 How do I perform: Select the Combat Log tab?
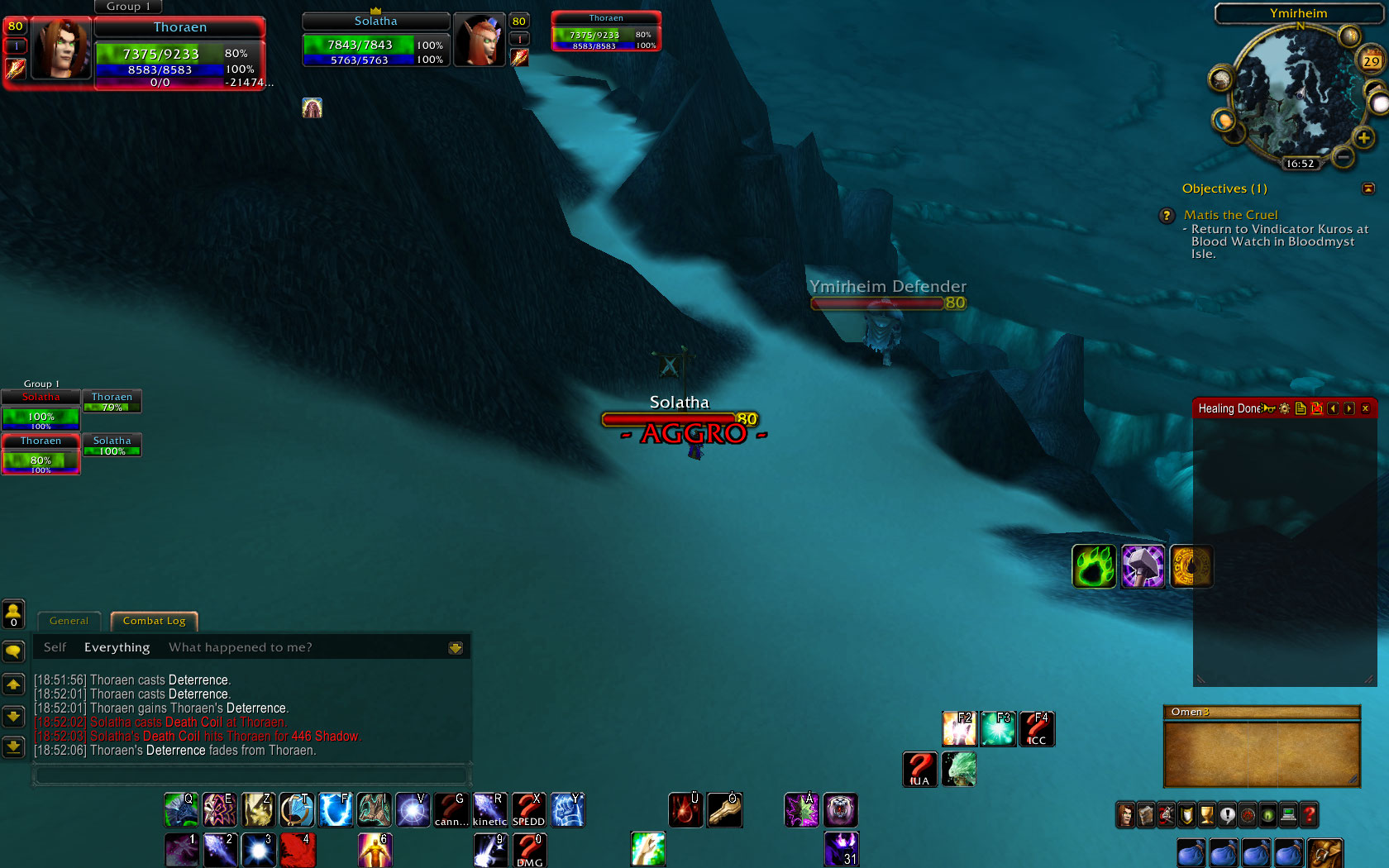tap(154, 621)
